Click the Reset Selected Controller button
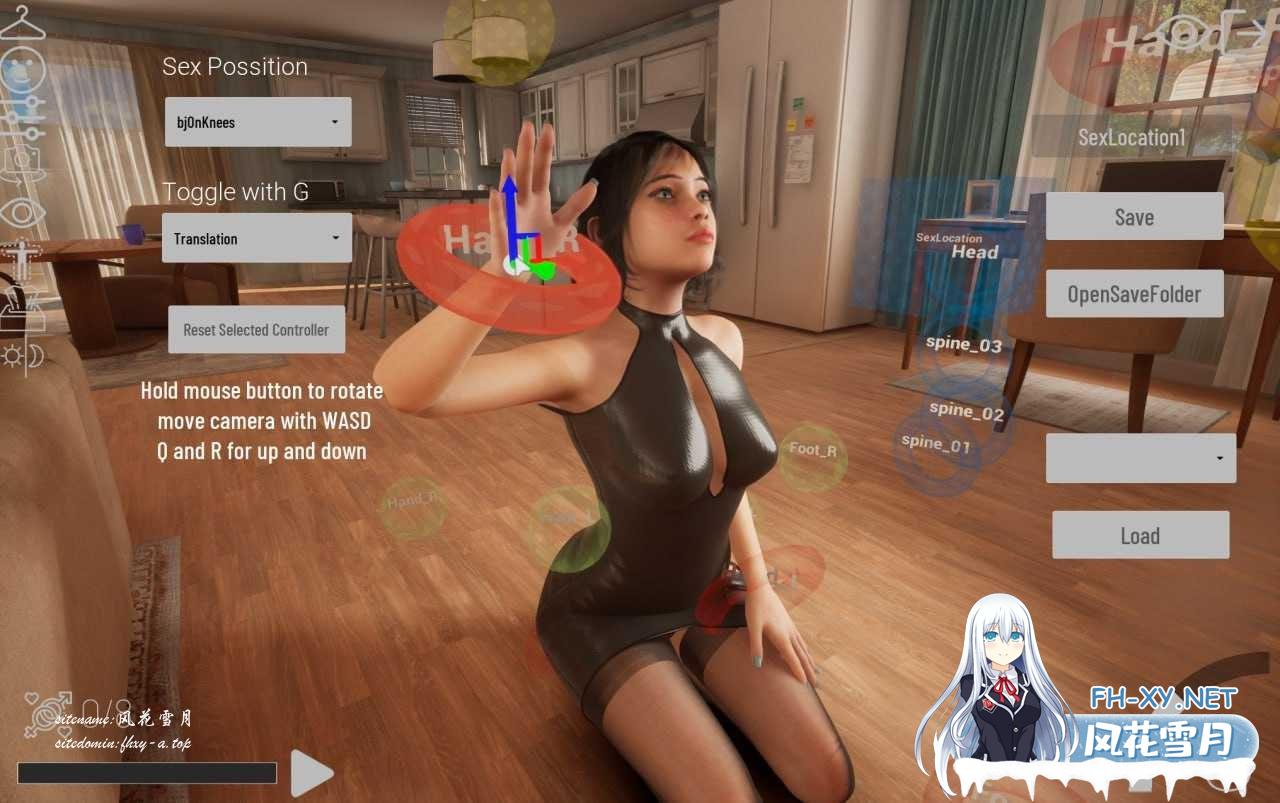Screen dimensions: 1280x803 click(256, 330)
